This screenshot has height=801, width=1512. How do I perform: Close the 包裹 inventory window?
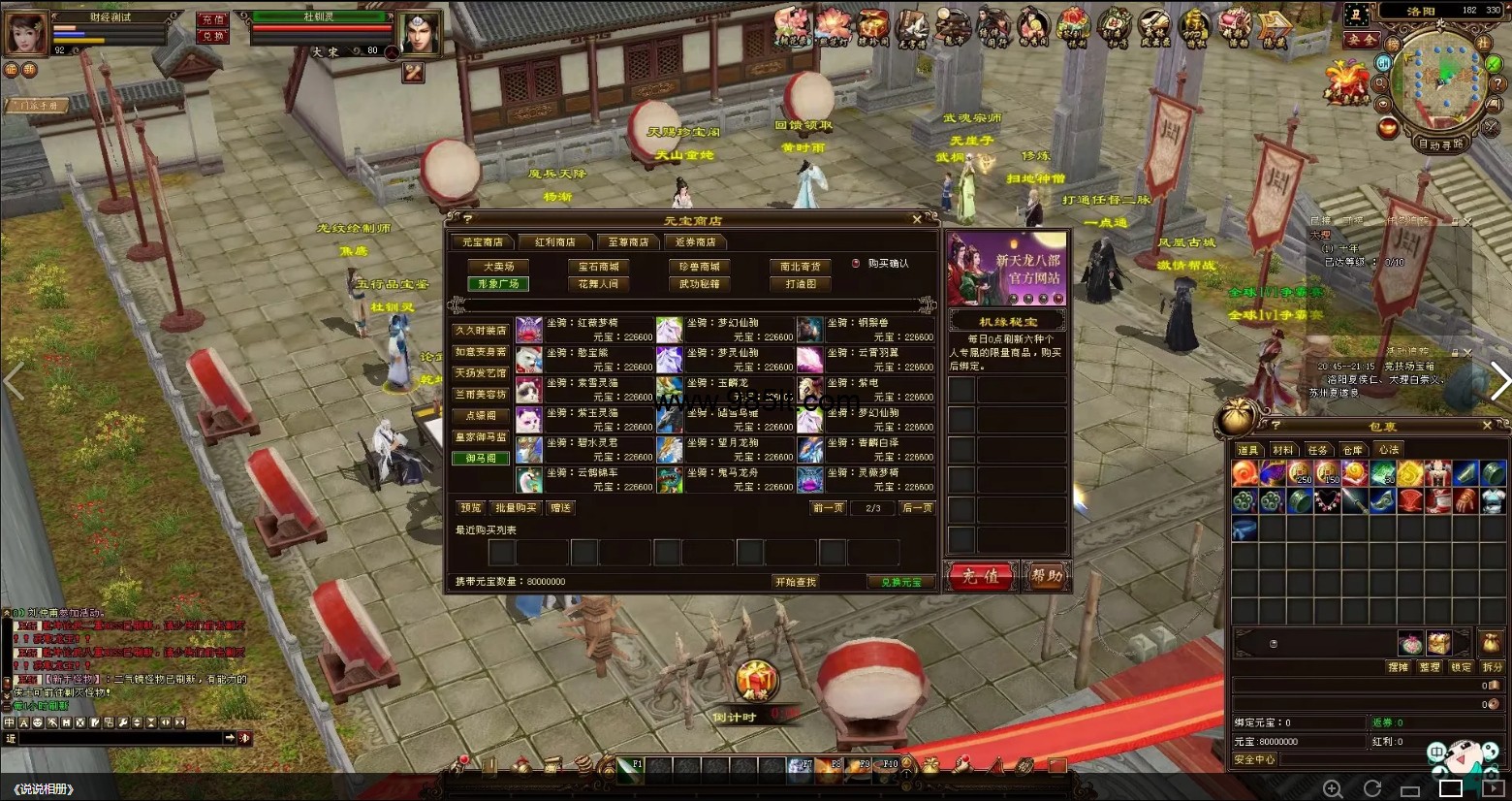[x=1487, y=426]
